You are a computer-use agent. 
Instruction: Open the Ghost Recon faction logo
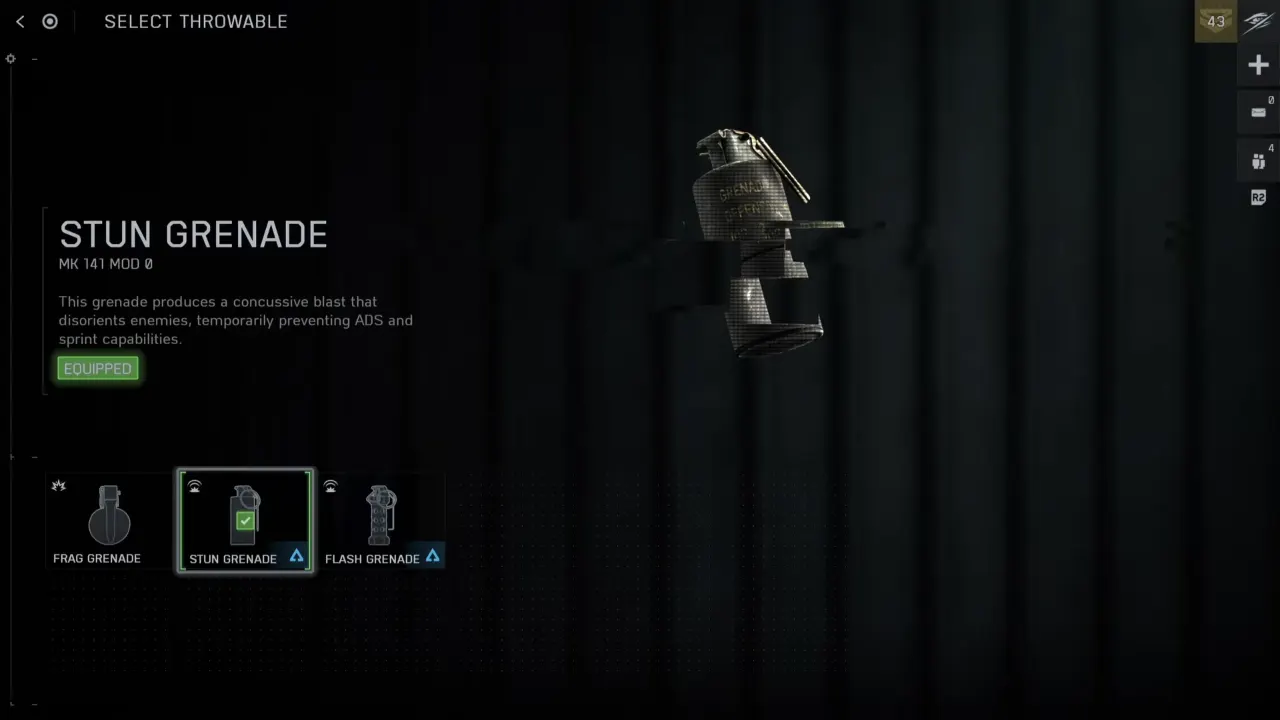1258,21
